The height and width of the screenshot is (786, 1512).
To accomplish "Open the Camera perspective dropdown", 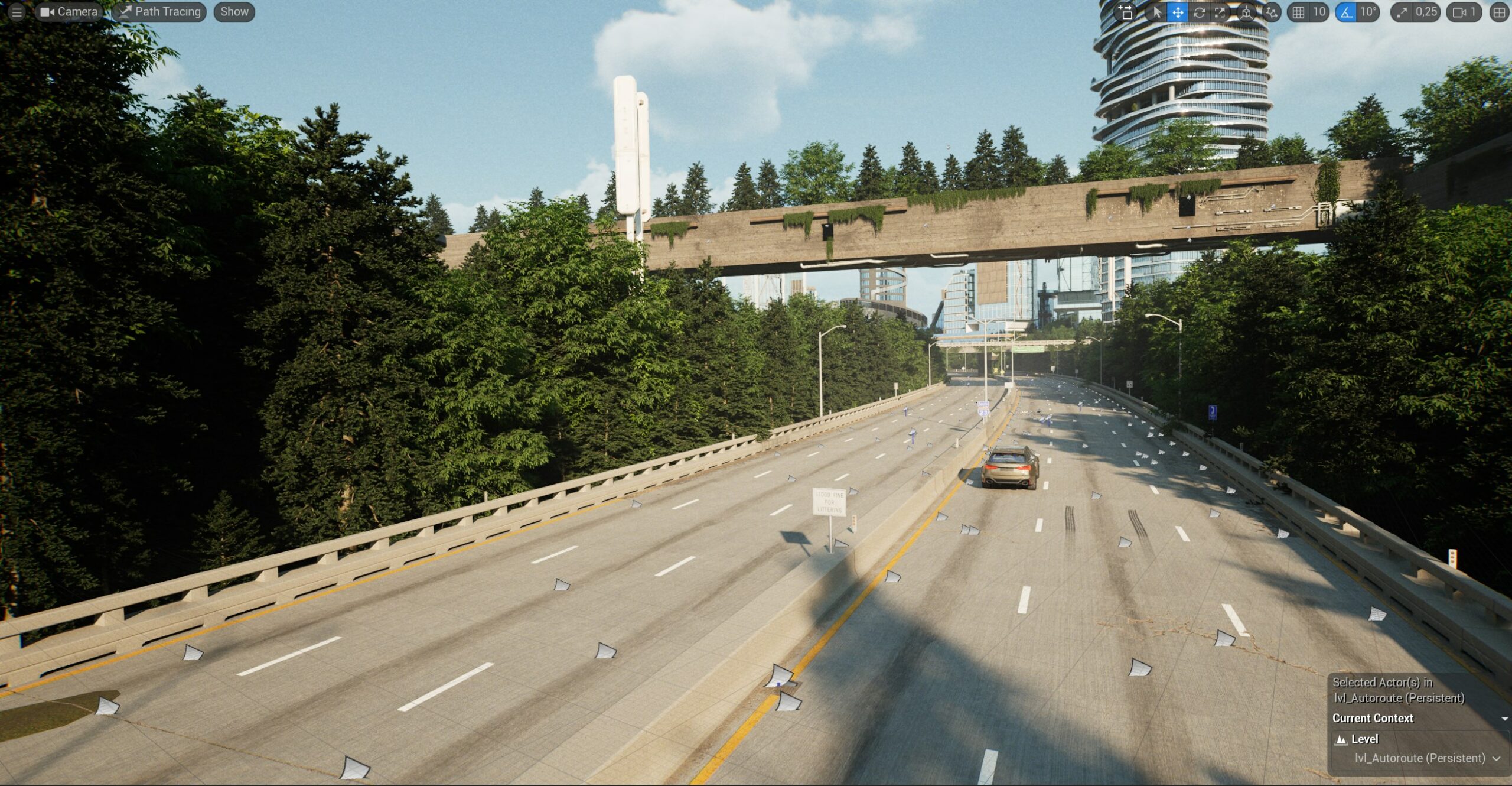I will pyautogui.click(x=69, y=12).
